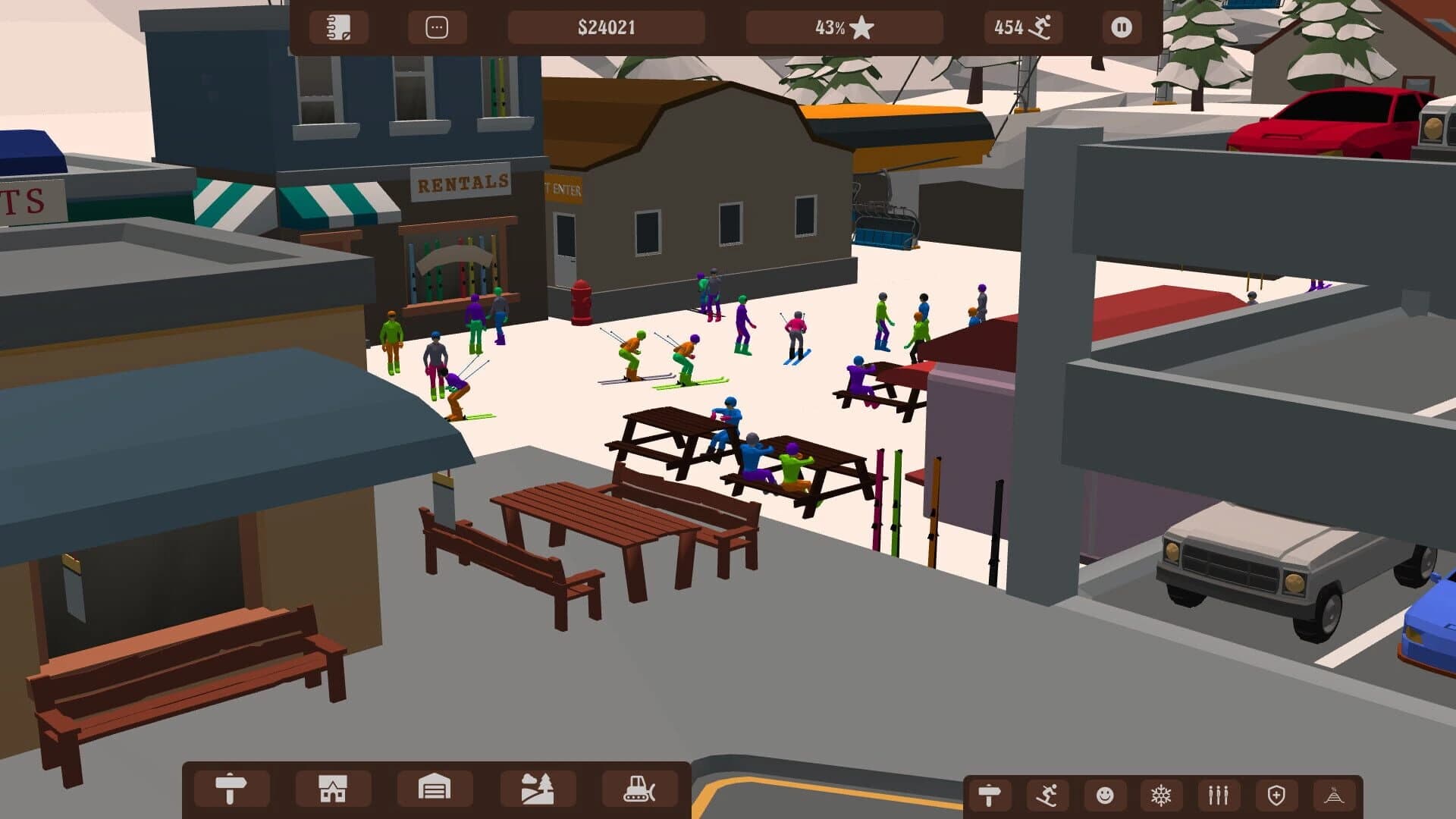Open the journal notebook panel

coord(338,27)
